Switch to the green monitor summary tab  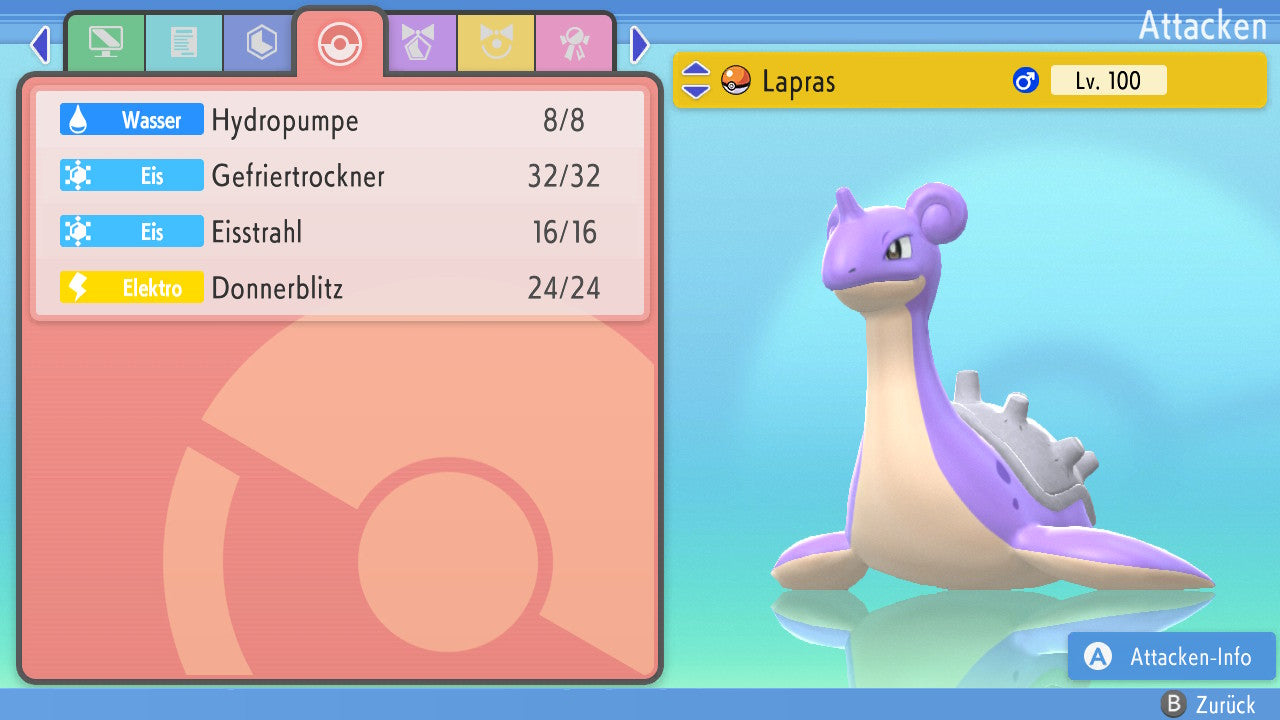pos(105,43)
